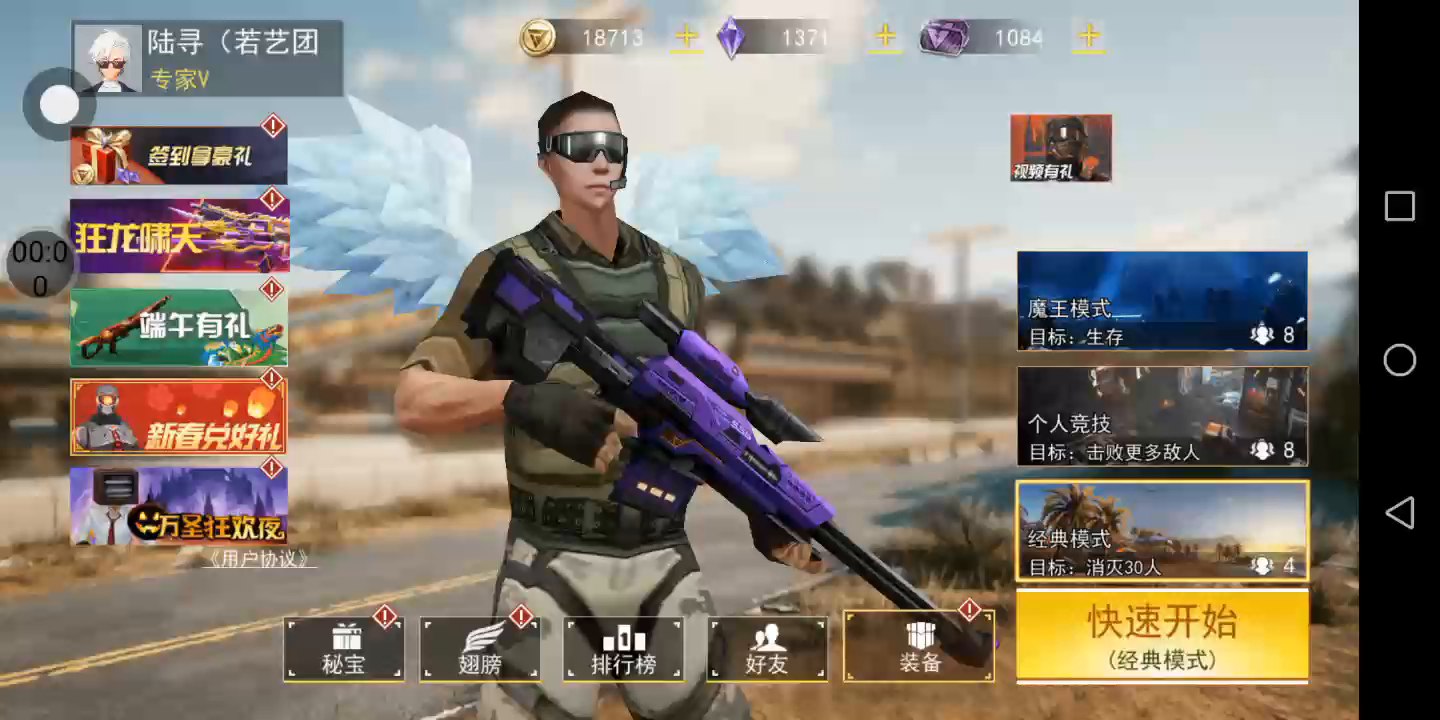Open the 装备 equipment menu
1440x720 pixels.
click(919, 647)
